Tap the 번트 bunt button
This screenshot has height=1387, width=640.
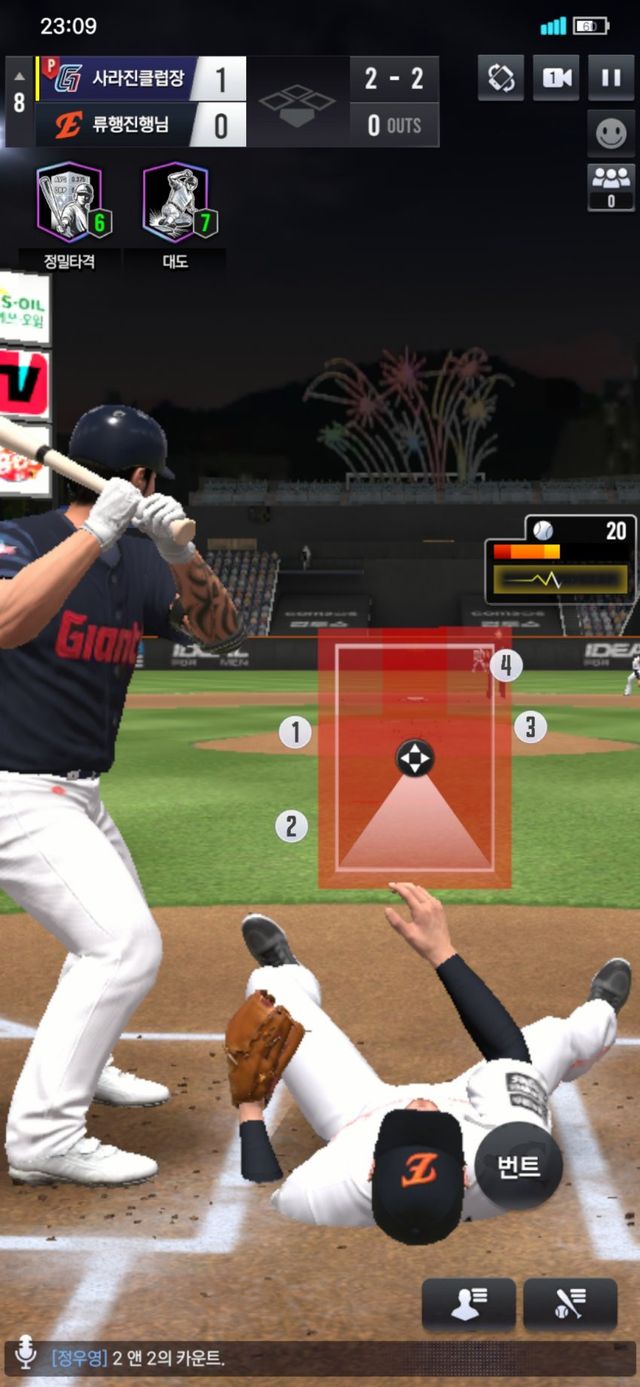[519, 1166]
